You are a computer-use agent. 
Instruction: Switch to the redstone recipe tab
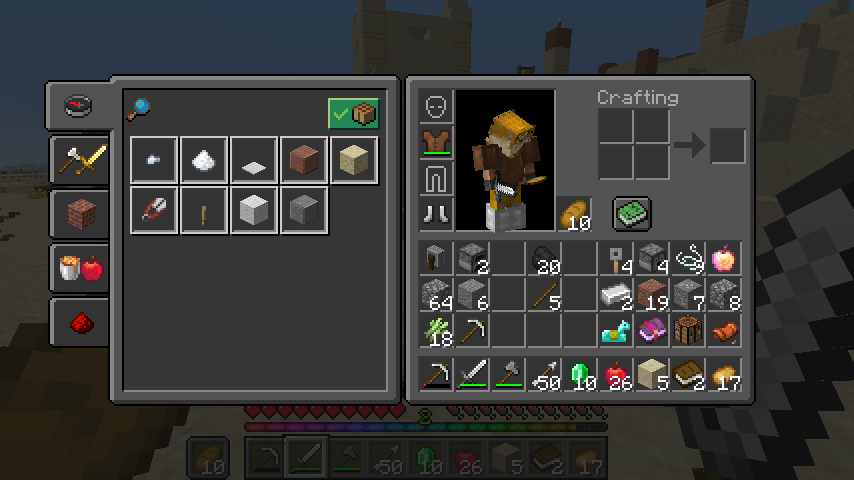79,321
